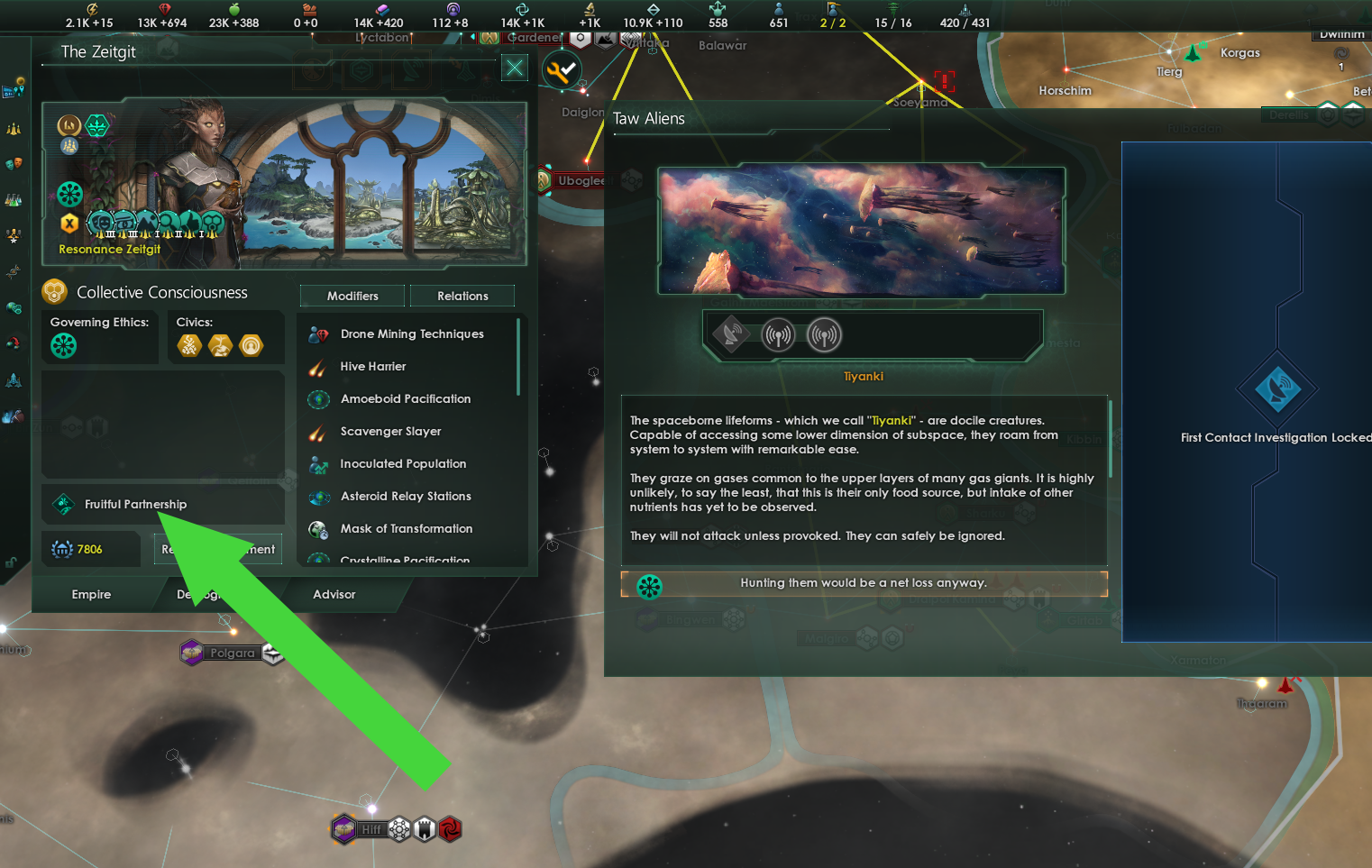Click the Amoeboid Pacification modifier icon
The width and height of the screenshot is (1372, 868).
coord(318,398)
